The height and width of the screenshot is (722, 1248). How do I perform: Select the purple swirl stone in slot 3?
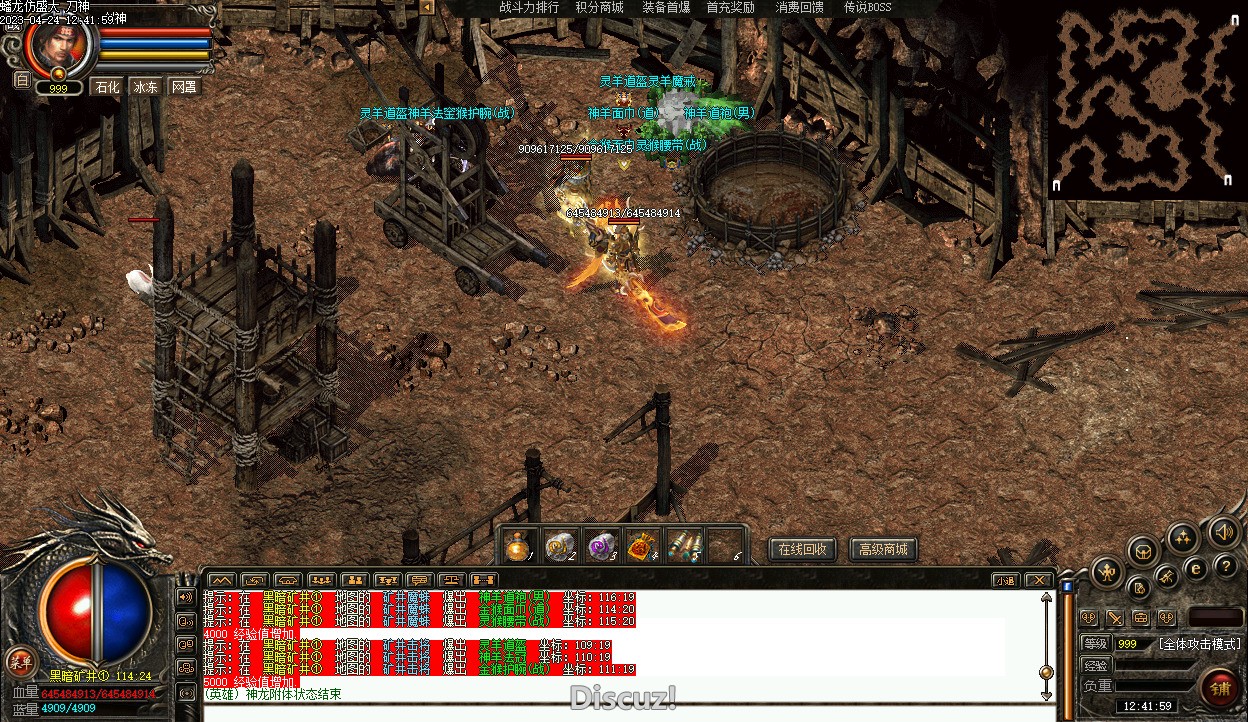598,546
